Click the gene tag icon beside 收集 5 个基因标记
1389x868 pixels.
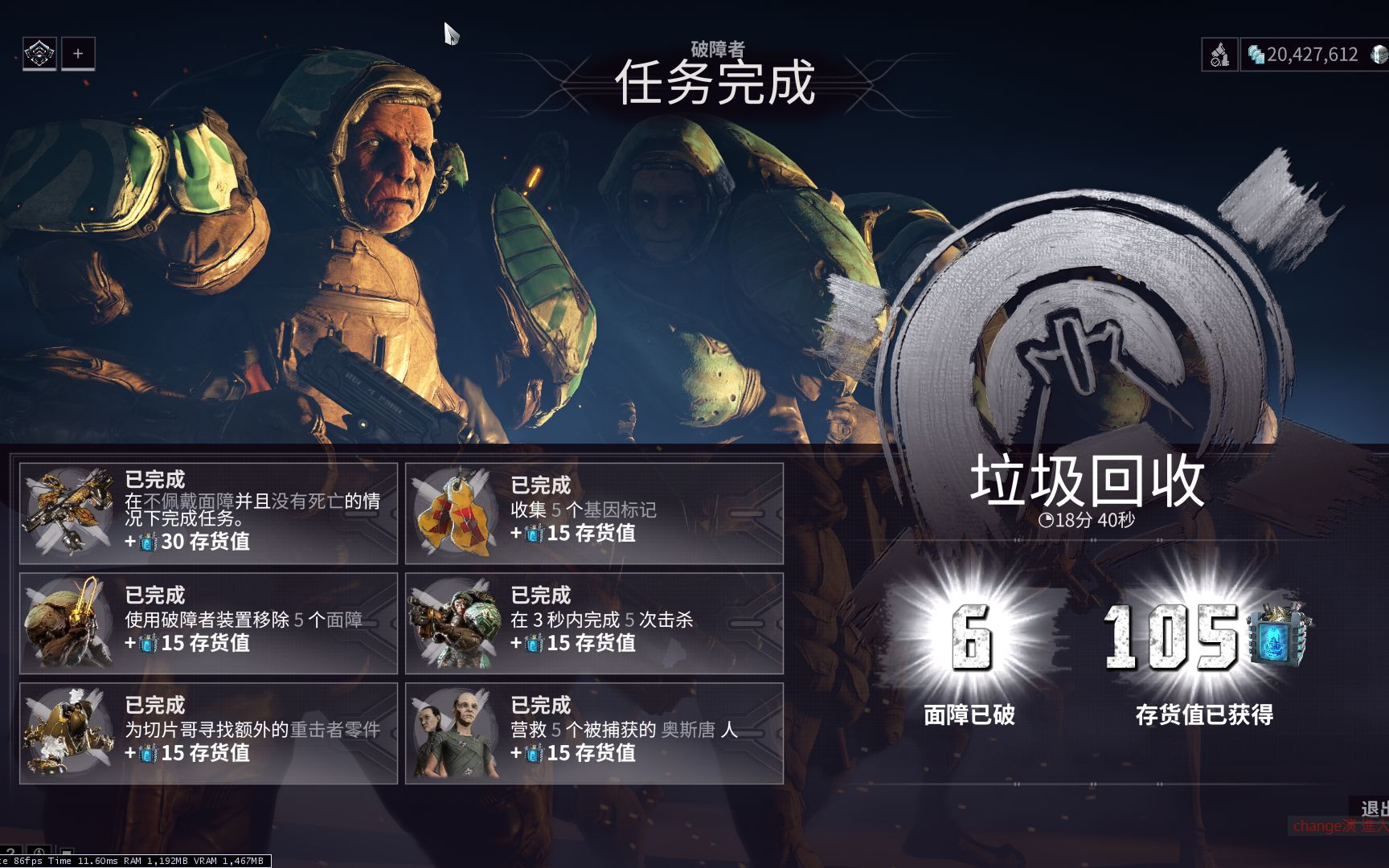click(x=457, y=513)
